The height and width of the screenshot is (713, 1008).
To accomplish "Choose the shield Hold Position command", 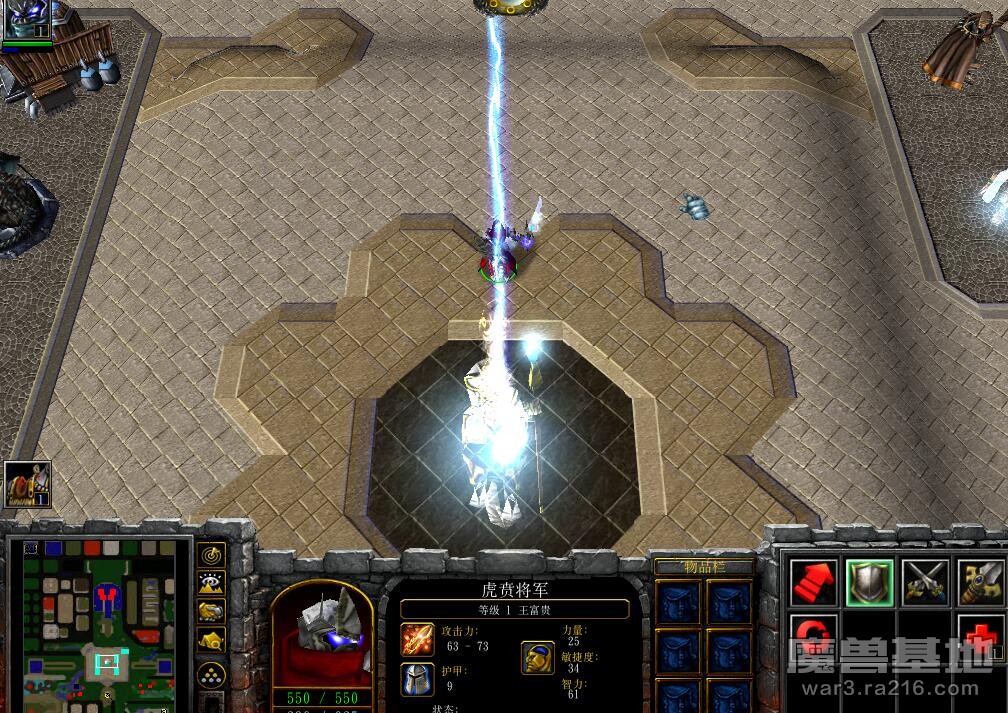I will tap(869, 581).
